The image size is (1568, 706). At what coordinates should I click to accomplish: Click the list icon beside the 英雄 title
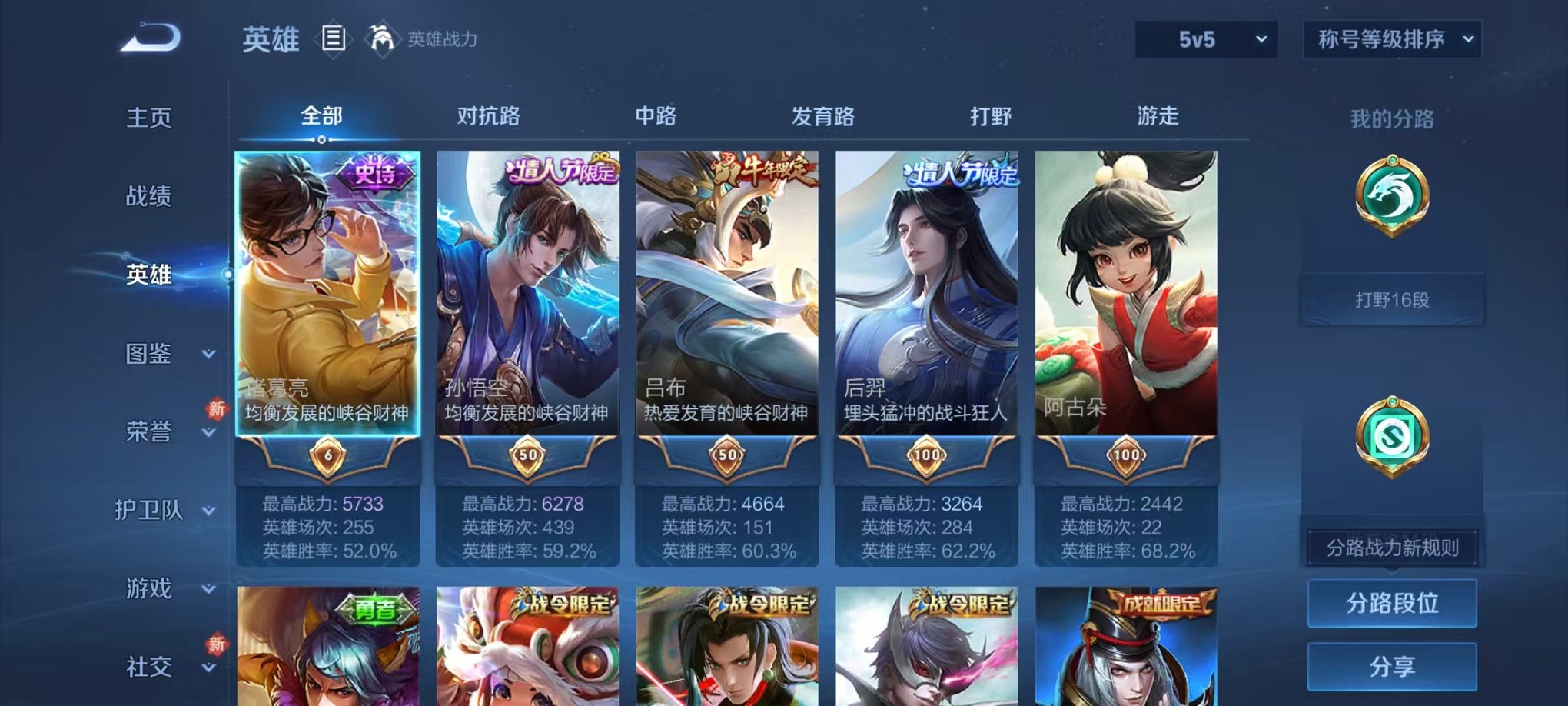(334, 38)
